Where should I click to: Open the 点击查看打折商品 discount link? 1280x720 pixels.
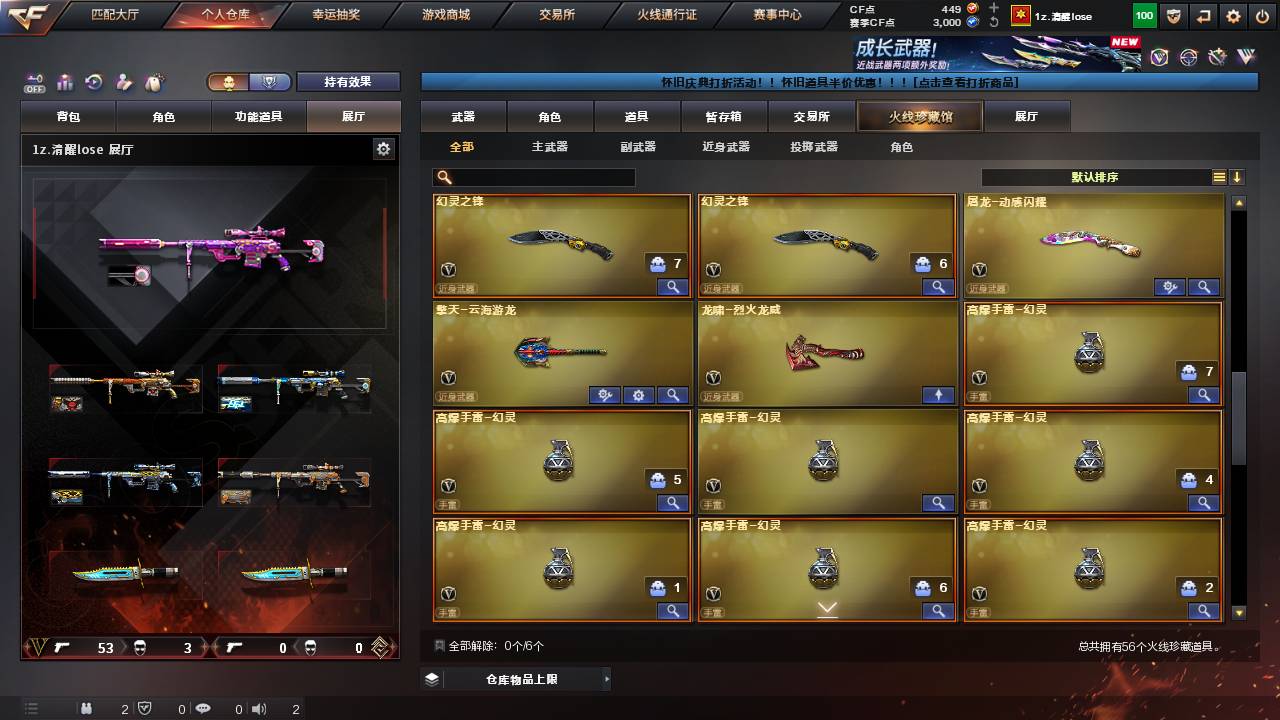966,83
